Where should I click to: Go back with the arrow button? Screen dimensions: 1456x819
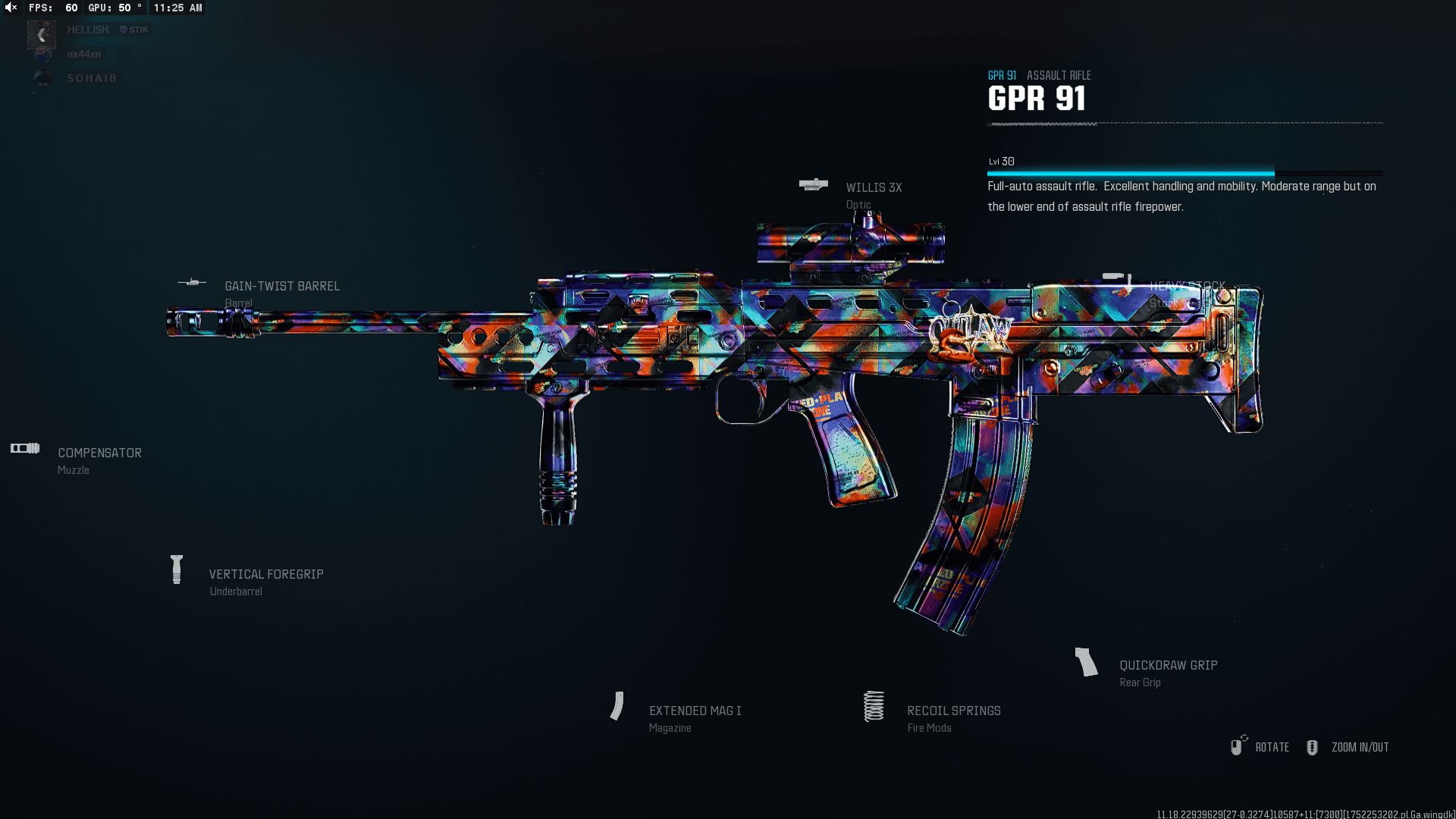coord(42,35)
